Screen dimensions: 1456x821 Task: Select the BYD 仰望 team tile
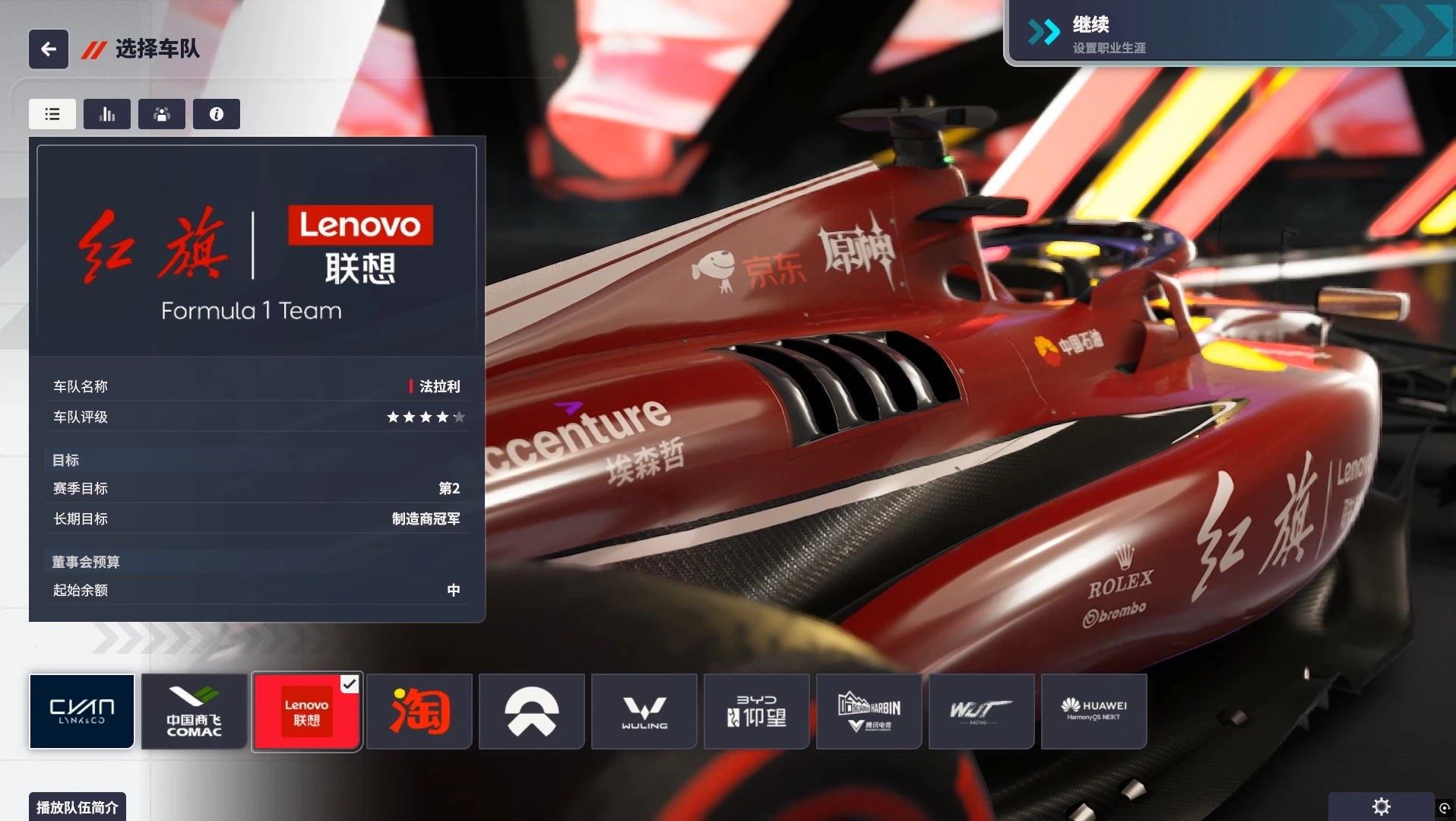tap(757, 712)
